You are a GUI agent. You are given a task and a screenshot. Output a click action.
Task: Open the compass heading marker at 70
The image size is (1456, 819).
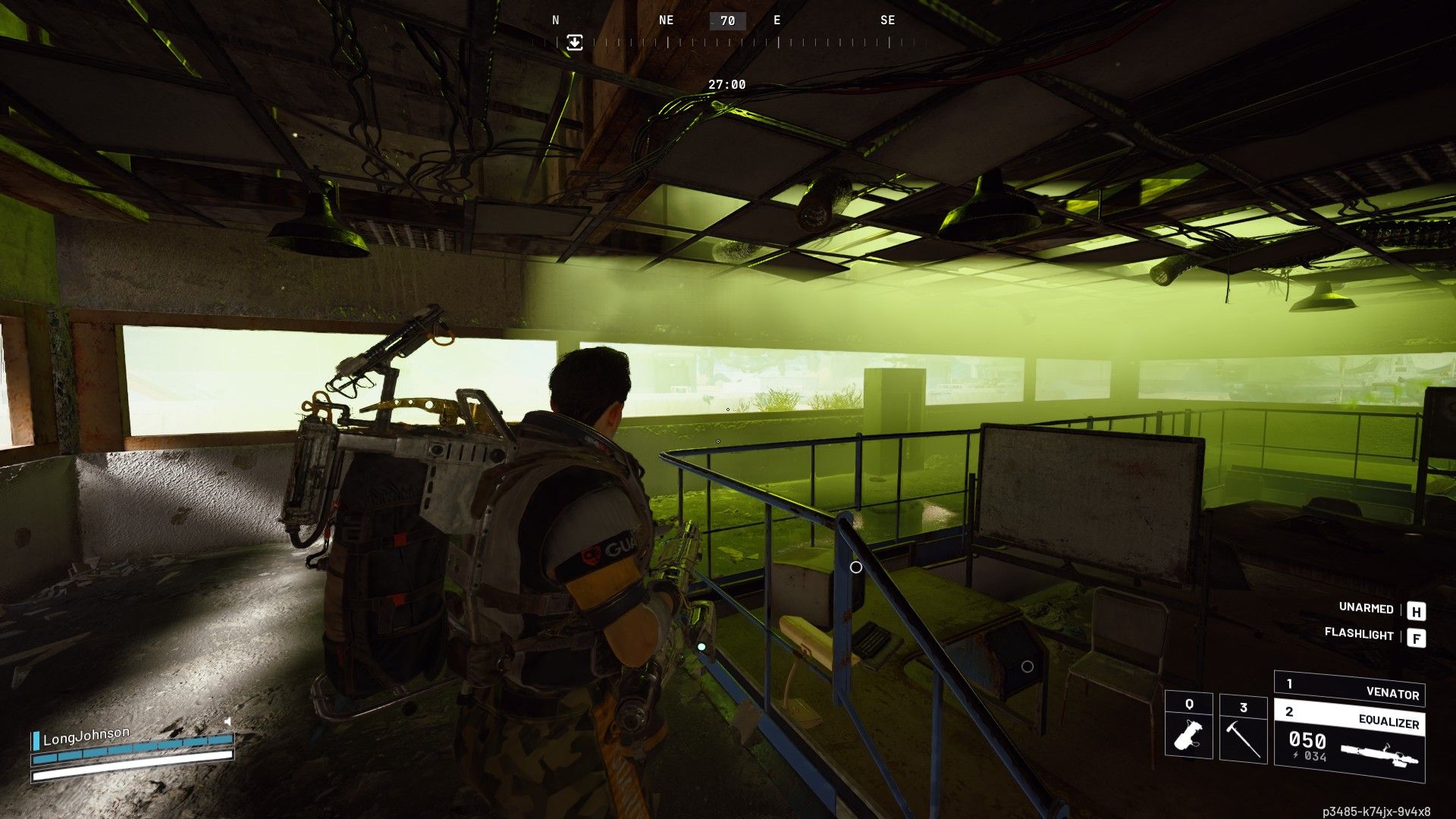coord(727,20)
